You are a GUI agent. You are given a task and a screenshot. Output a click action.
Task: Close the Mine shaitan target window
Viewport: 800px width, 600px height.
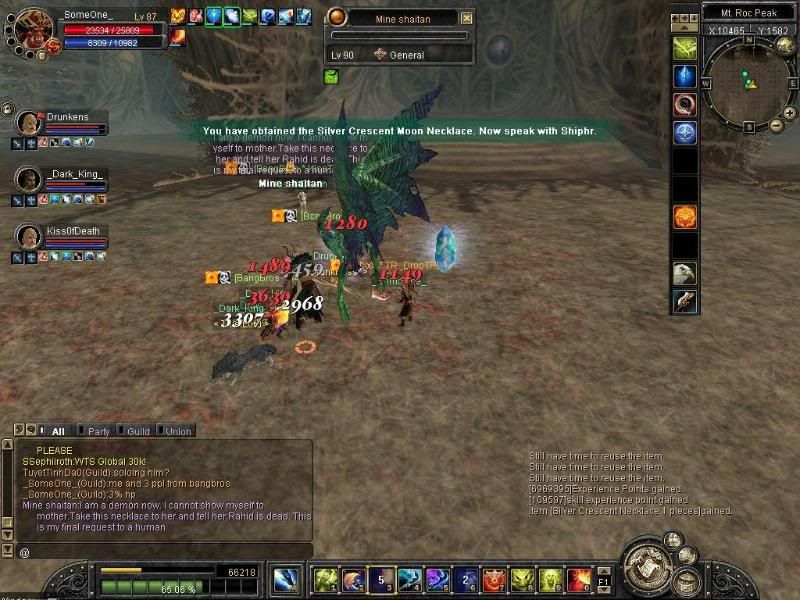coord(467,18)
